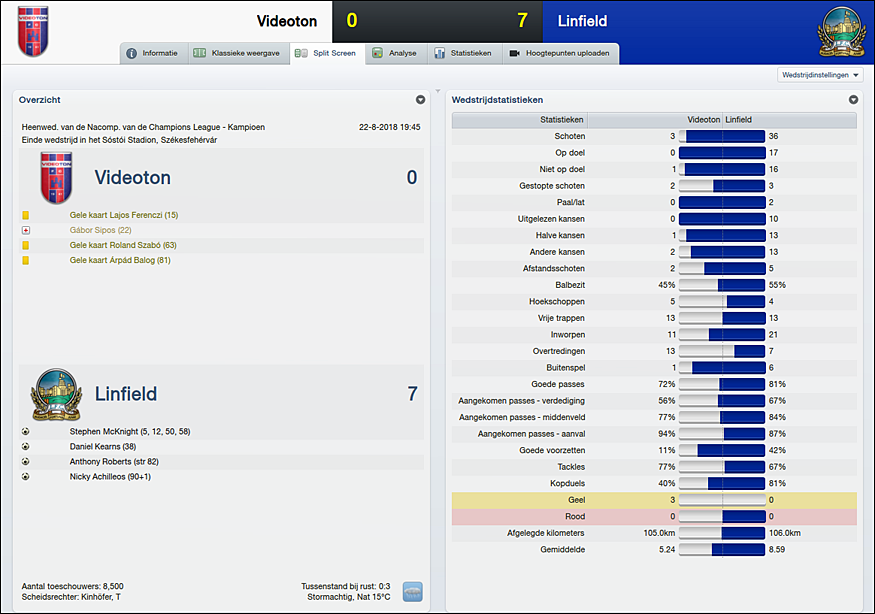Select the Split Screen tab
Image resolution: width=875 pixels, height=614 pixels.
pos(326,53)
